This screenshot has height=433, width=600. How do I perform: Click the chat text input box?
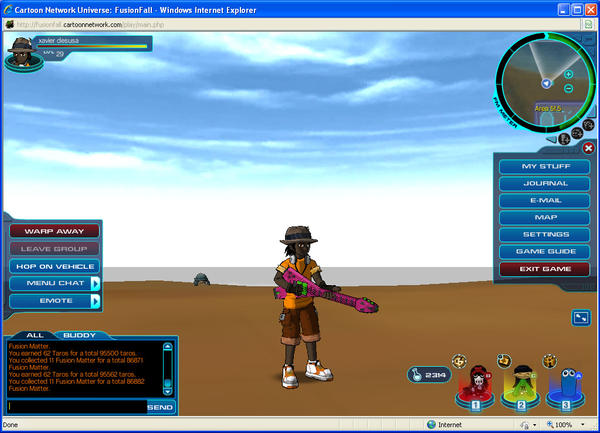point(76,407)
